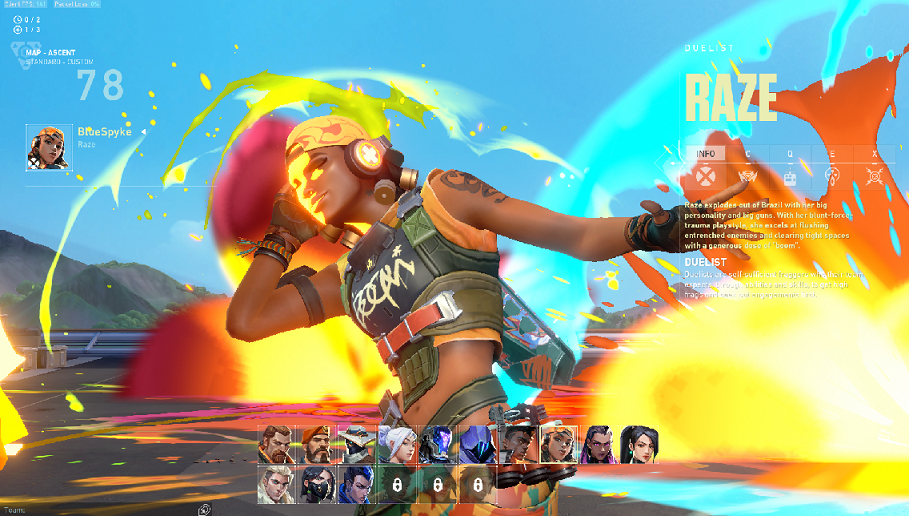This screenshot has height=516, width=909.
Task: Choose the Phoenix agent portrait
Action: coord(518,445)
